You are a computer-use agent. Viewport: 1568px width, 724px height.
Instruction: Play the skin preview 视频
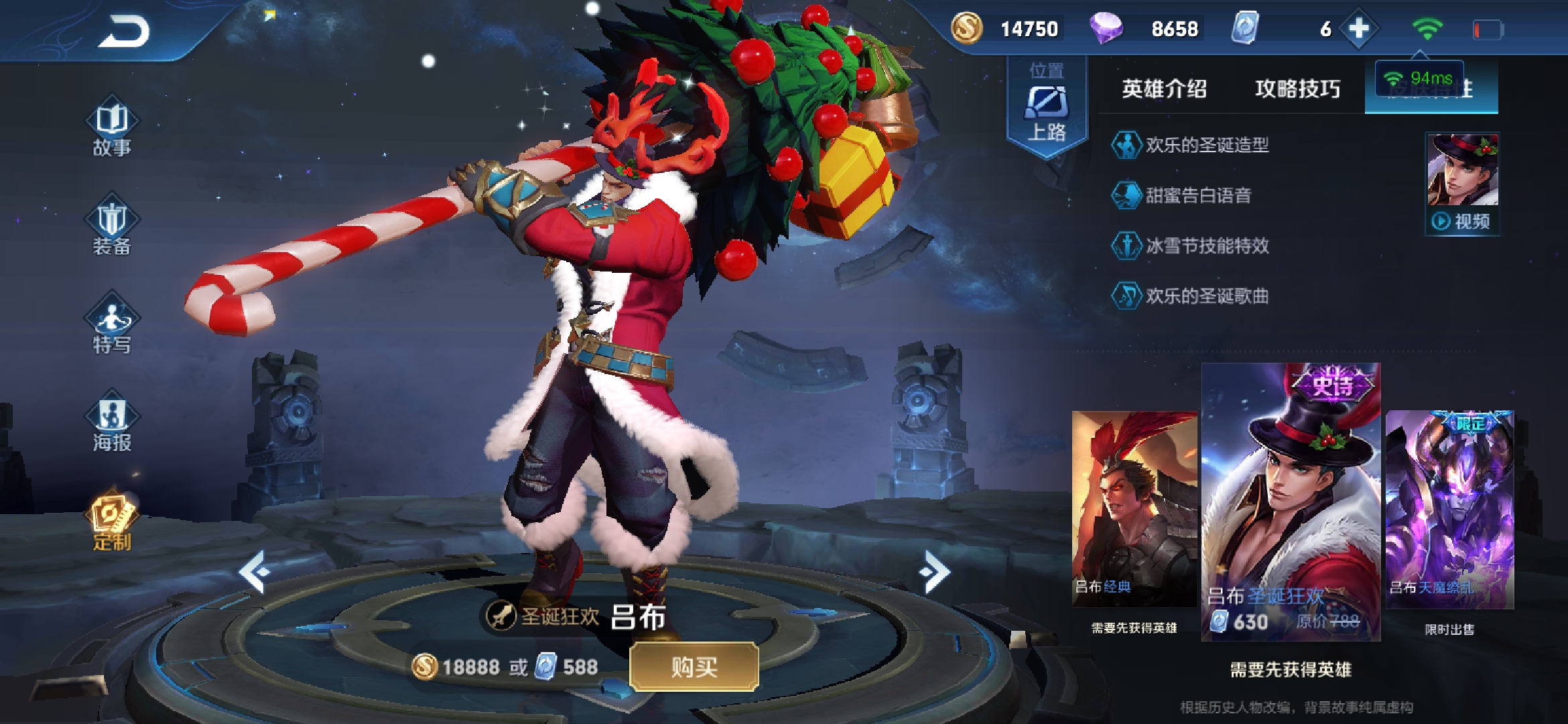point(1462,221)
